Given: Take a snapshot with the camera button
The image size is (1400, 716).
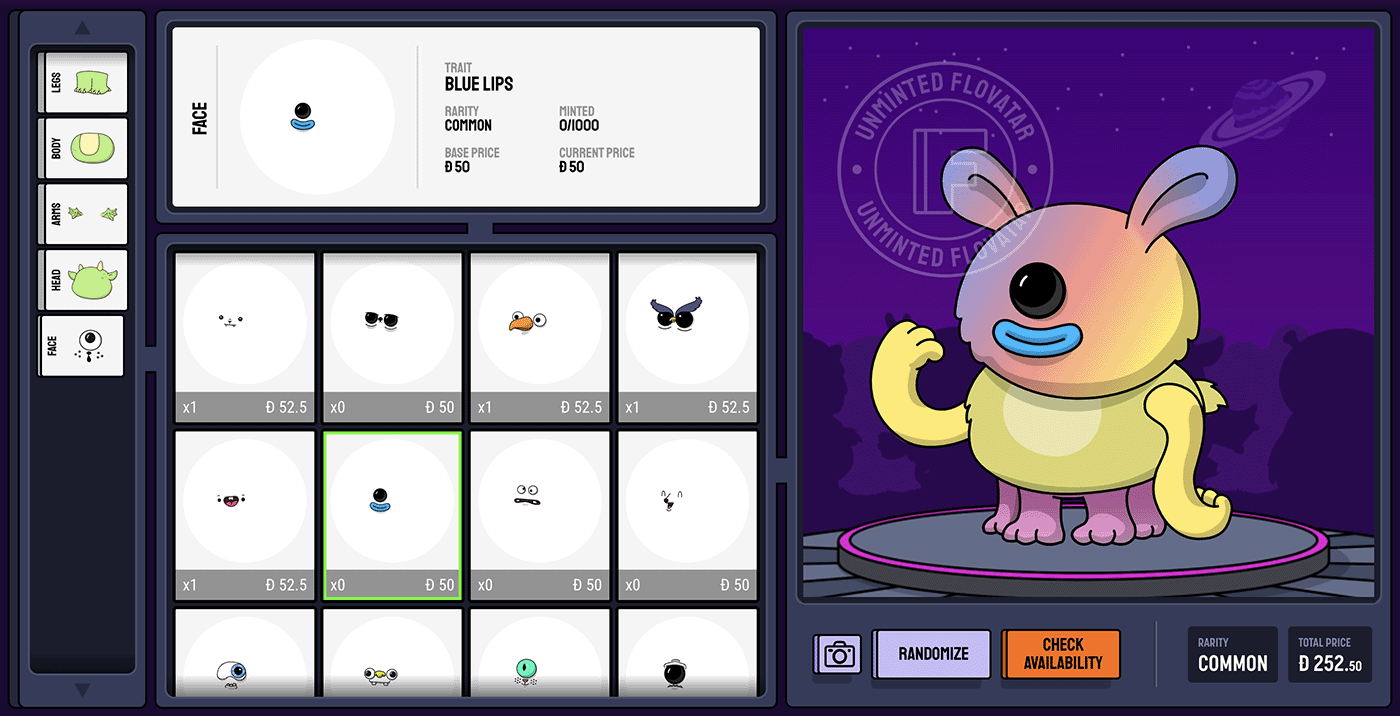Looking at the screenshot, I should pos(839,655).
